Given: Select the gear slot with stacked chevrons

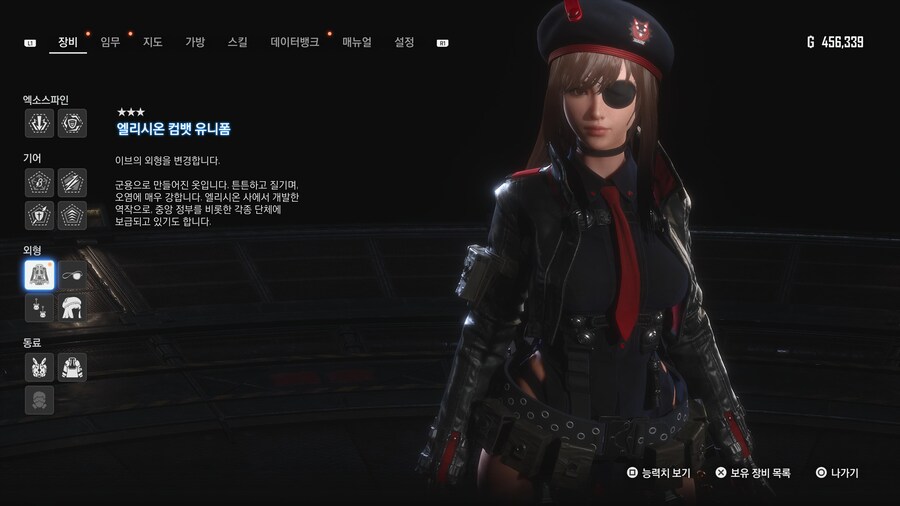Looking at the screenshot, I should tap(72, 215).
